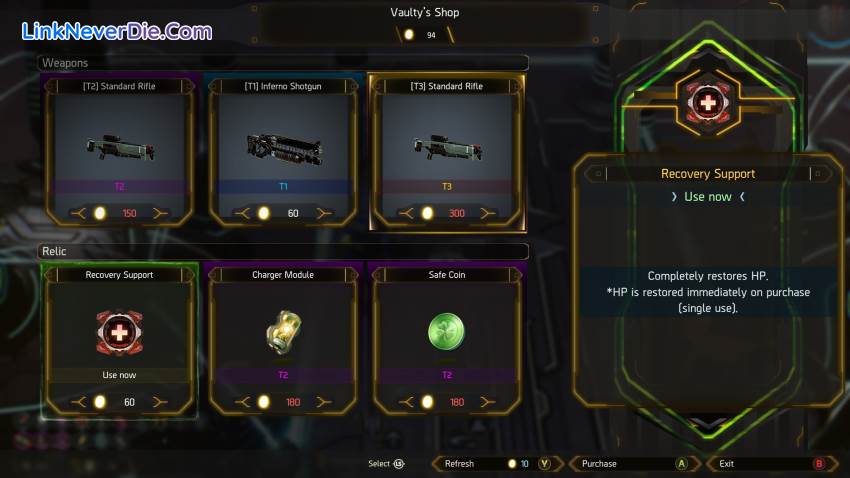Screen dimensions: 850x478
Task: Select the T2 Standard Rifle card
Action: (x=119, y=150)
